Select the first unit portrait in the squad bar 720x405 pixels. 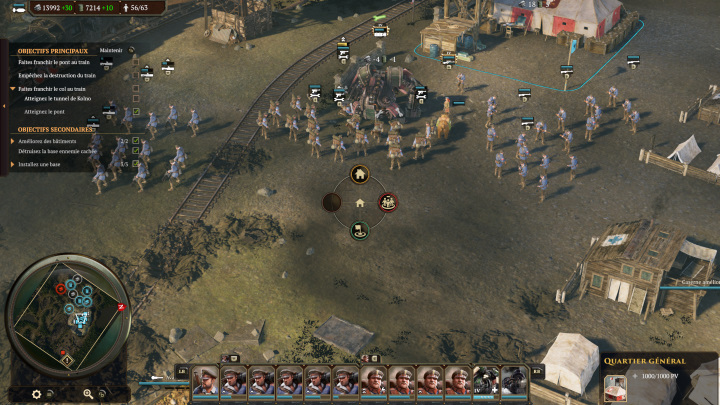tap(206, 381)
